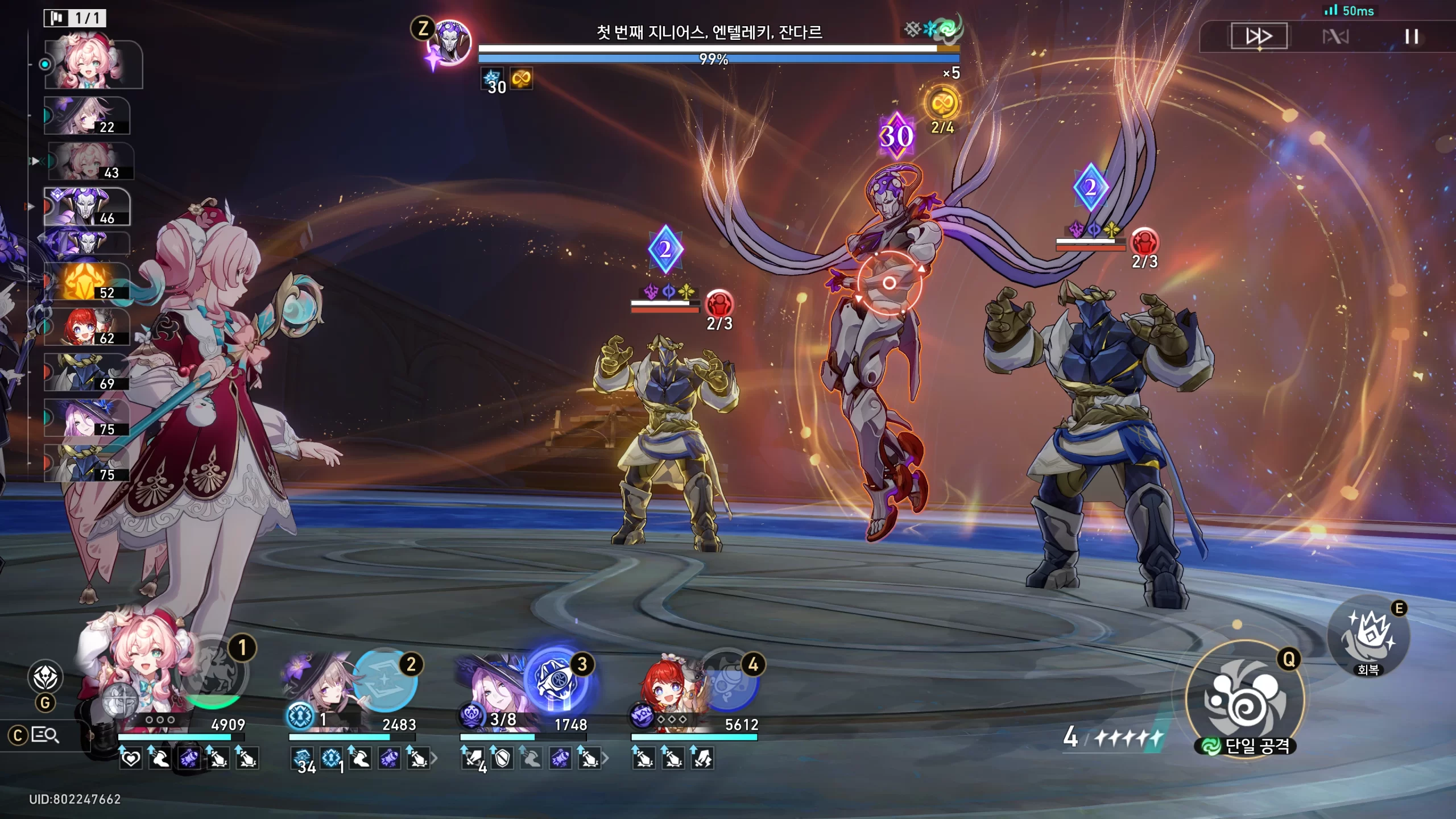This screenshot has height=819, width=1456.
Task: Select the witch-hat portrait at 75 in turn order
Action: pos(86,418)
